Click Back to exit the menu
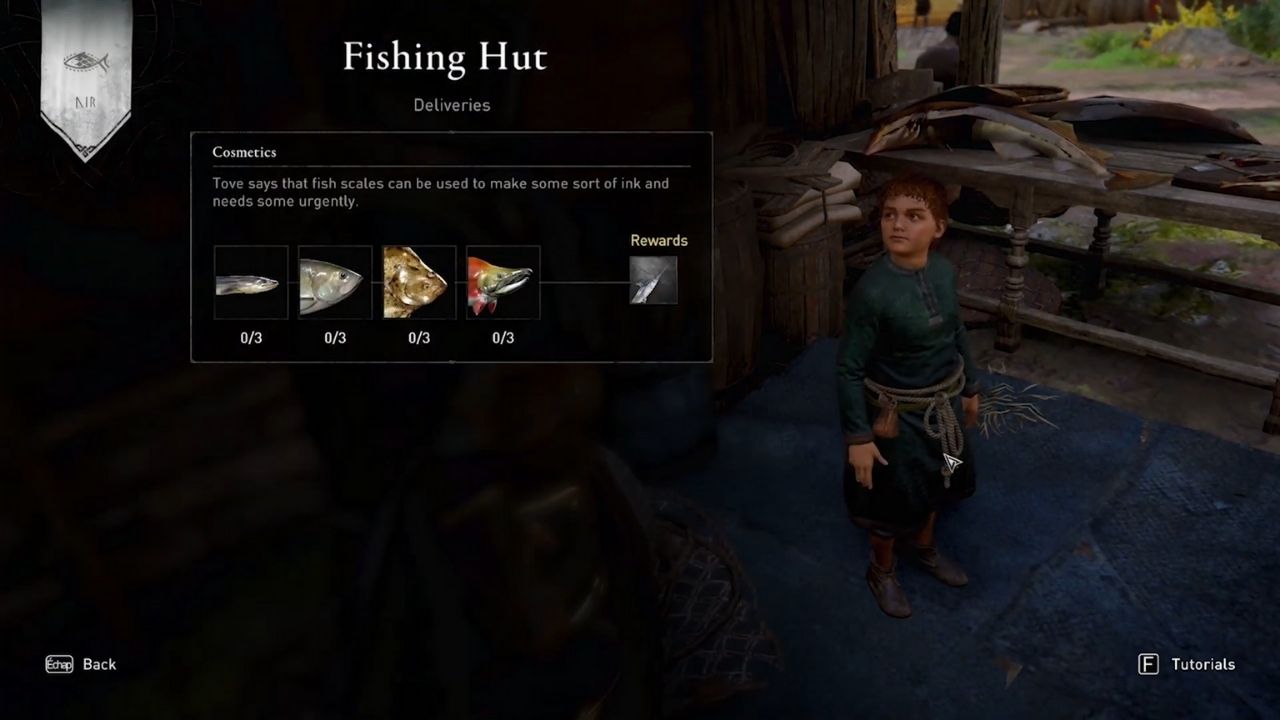Viewport: 1280px width, 720px height. 98,664
